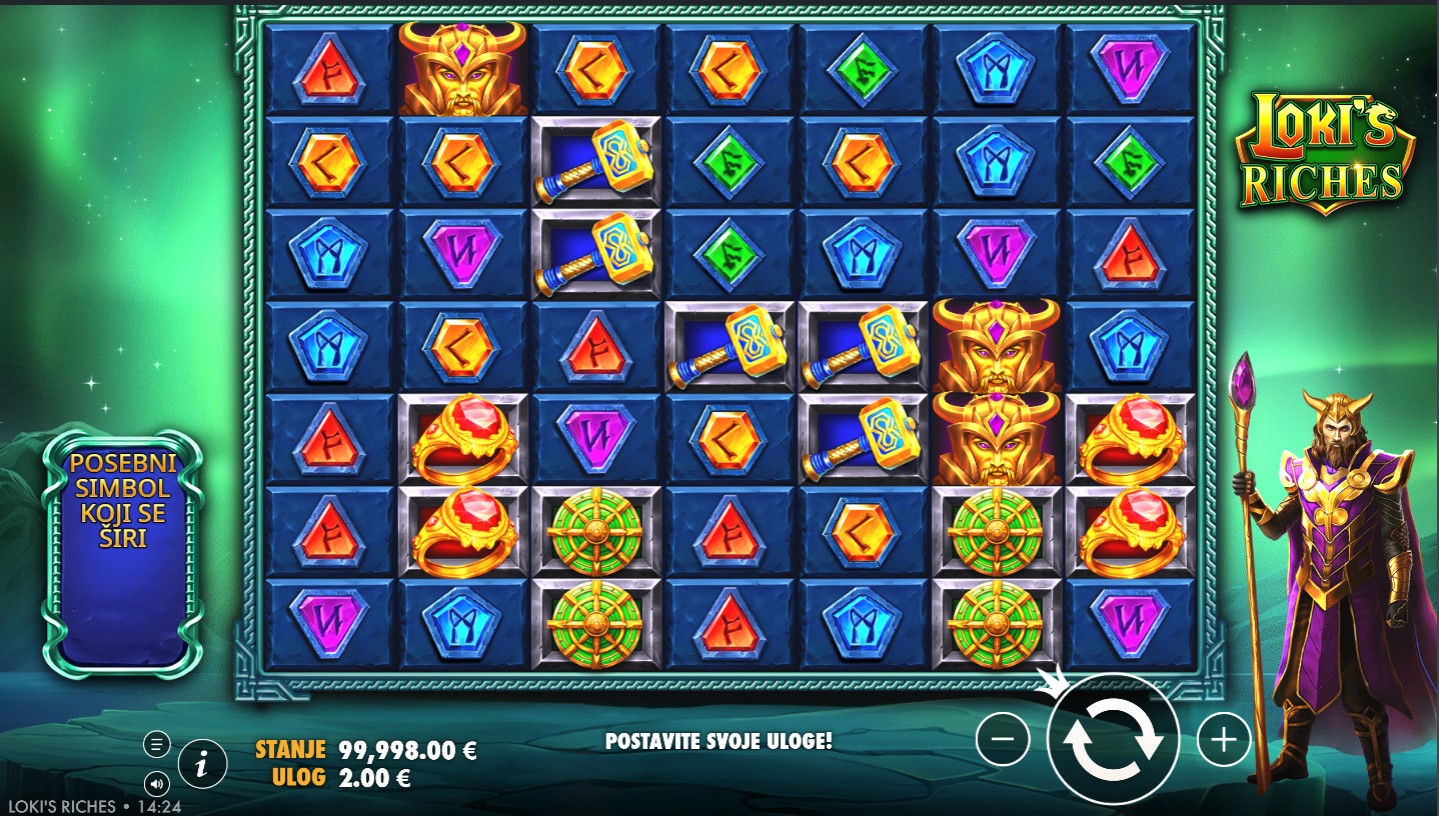Decrease the bet with the minus button
This screenshot has width=1439, height=816.
point(1003,740)
